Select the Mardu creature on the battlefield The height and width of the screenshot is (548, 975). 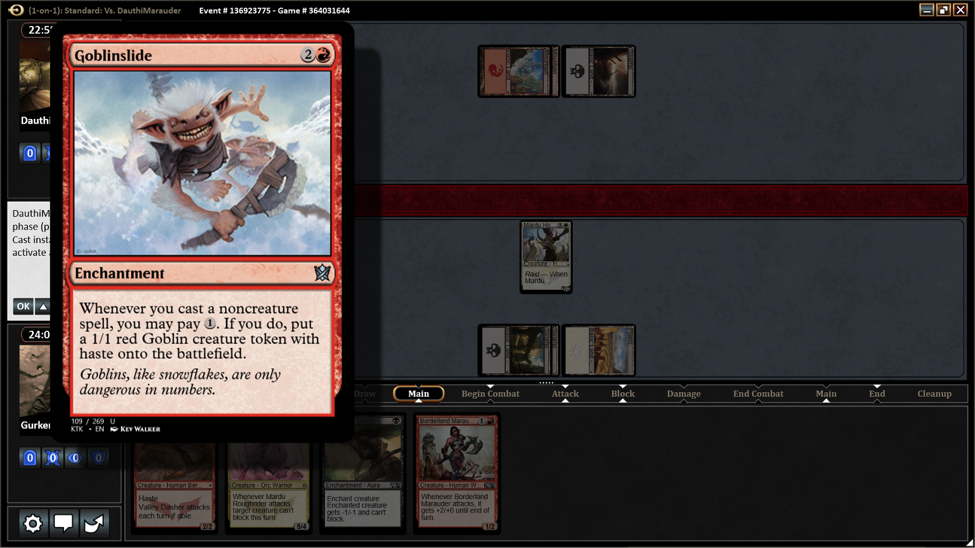[x=546, y=257]
